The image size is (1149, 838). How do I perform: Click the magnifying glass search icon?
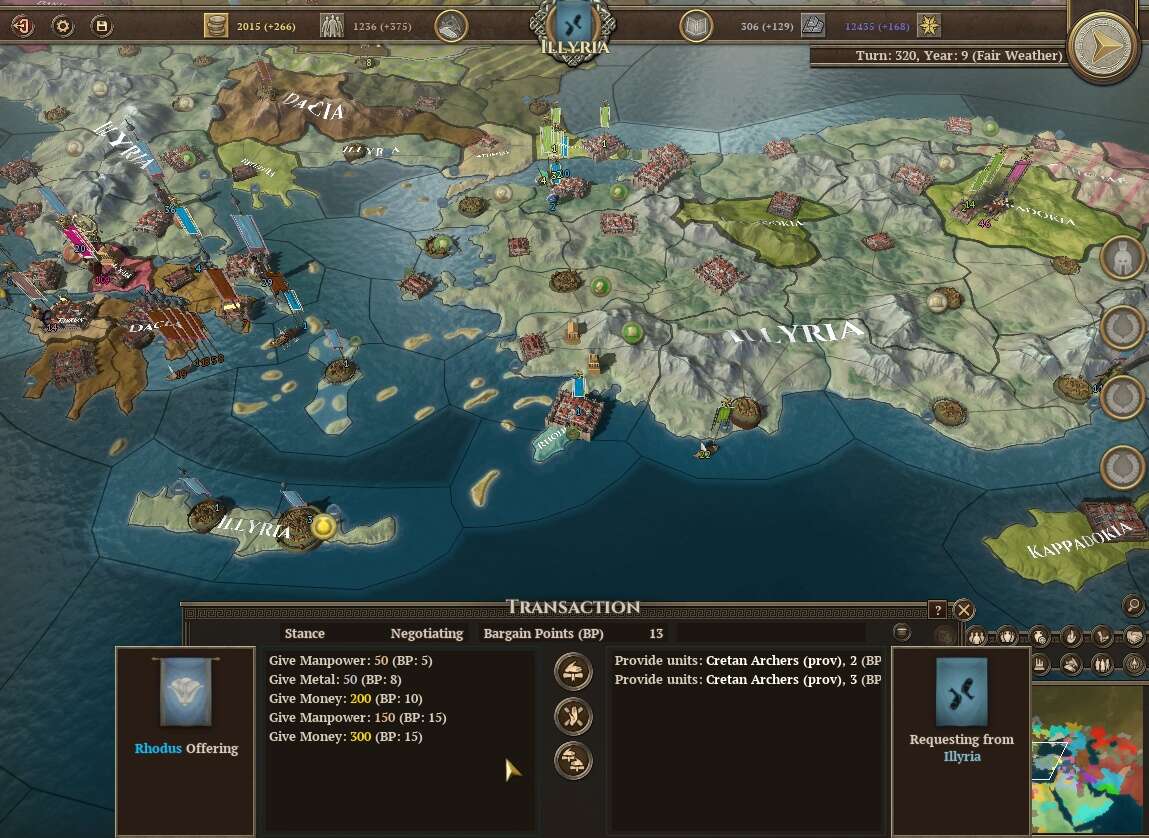pos(1133,605)
